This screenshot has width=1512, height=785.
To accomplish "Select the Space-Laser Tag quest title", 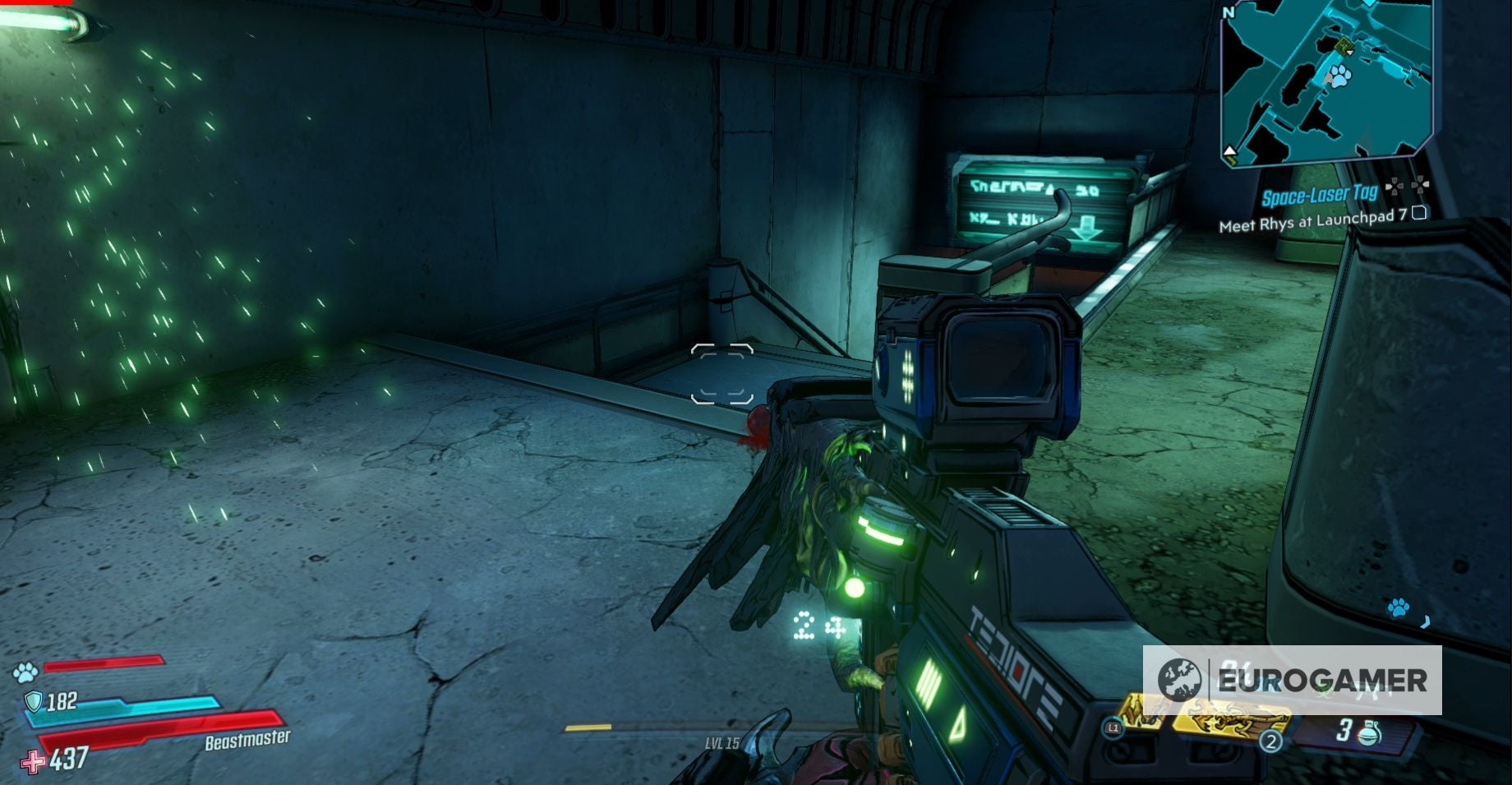I will 1321,195.
